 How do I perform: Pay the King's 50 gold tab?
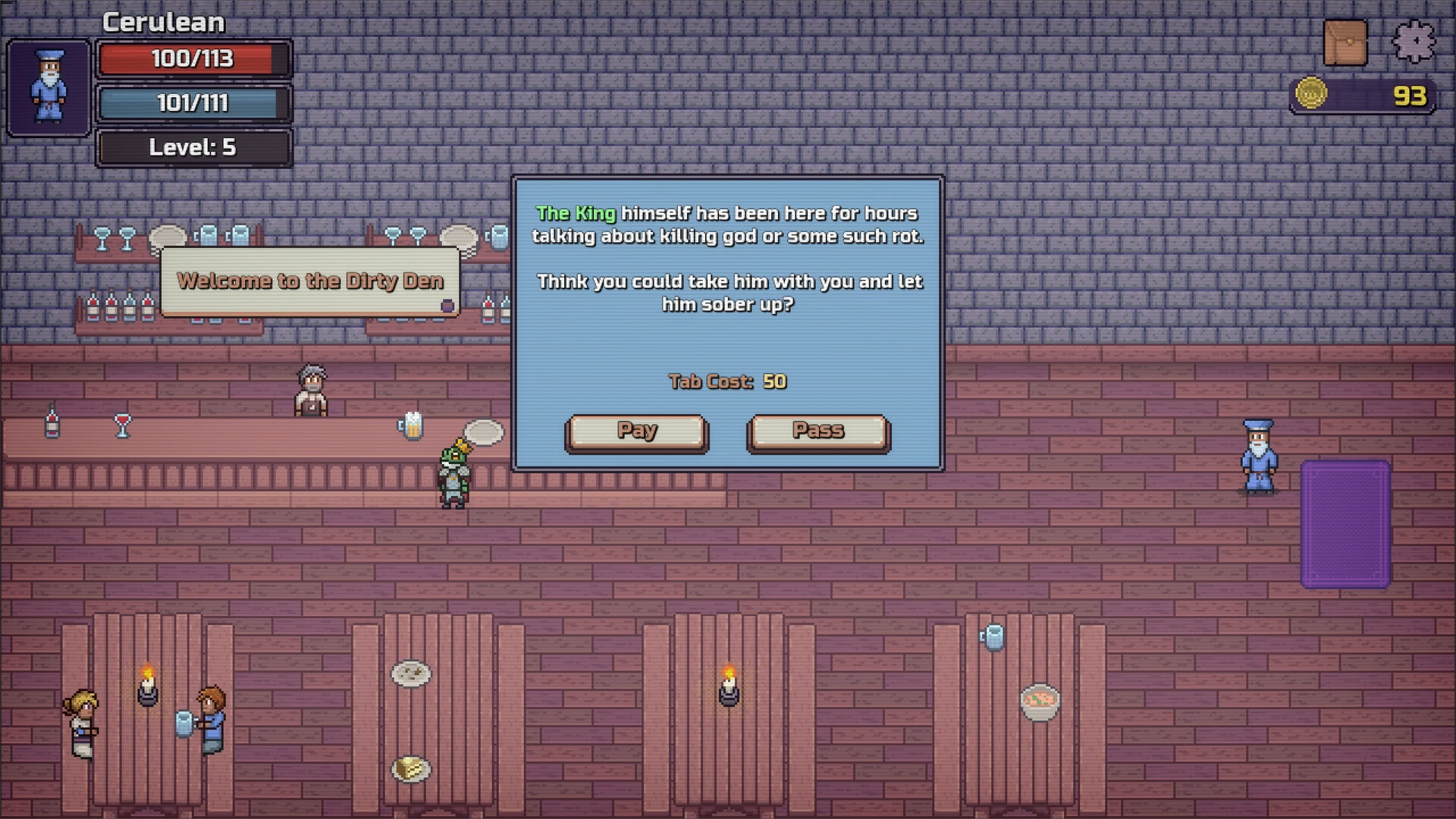[636, 431]
